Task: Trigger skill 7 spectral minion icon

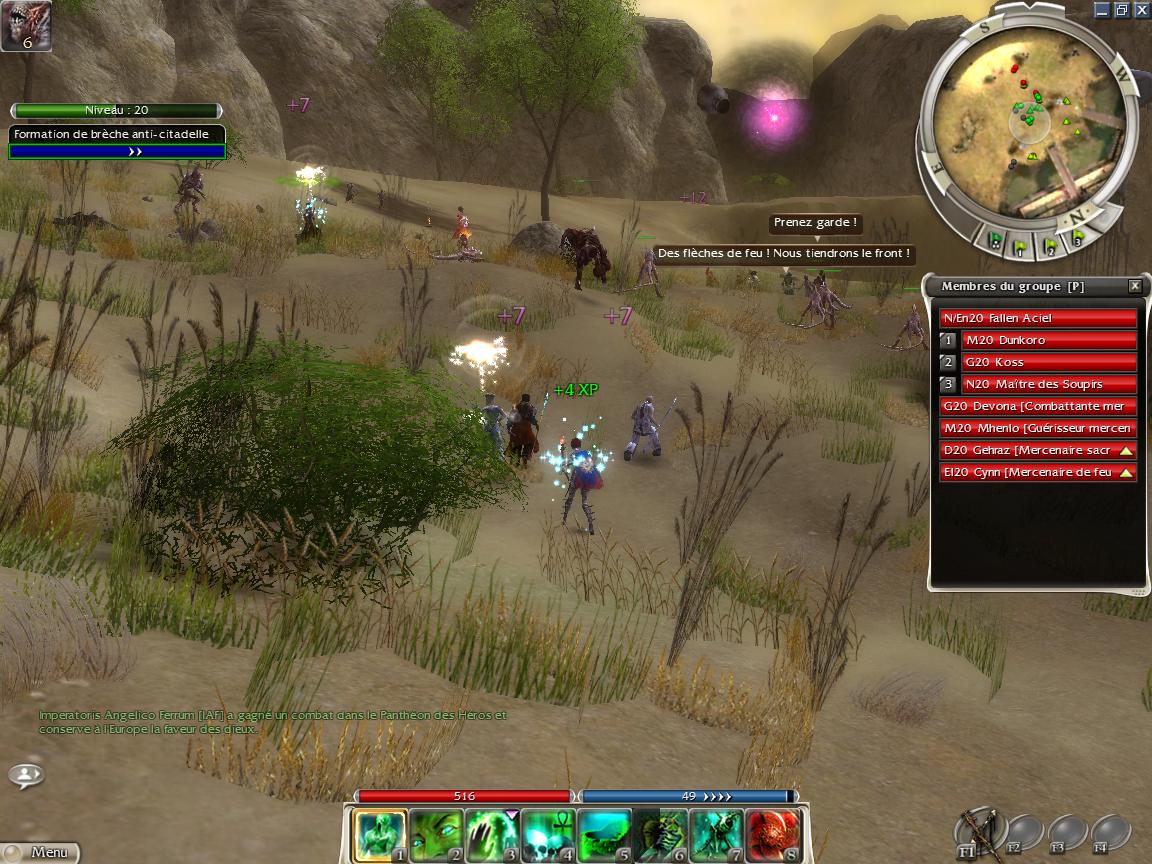Action: pyautogui.click(x=716, y=836)
